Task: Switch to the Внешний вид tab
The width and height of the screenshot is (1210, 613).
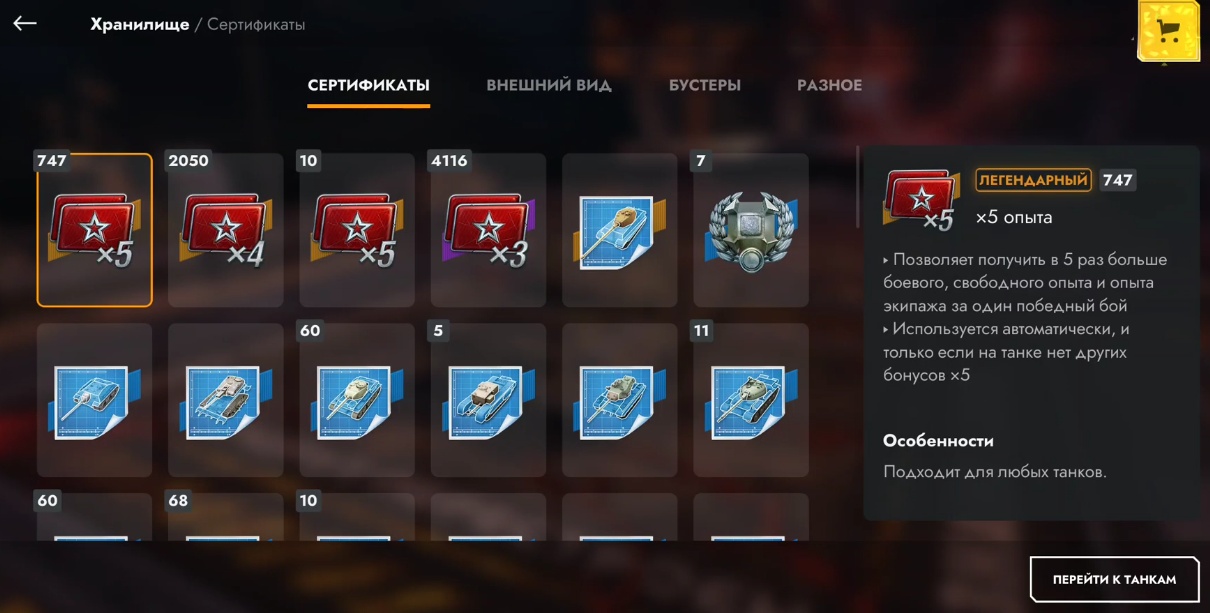Action: [x=549, y=86]
